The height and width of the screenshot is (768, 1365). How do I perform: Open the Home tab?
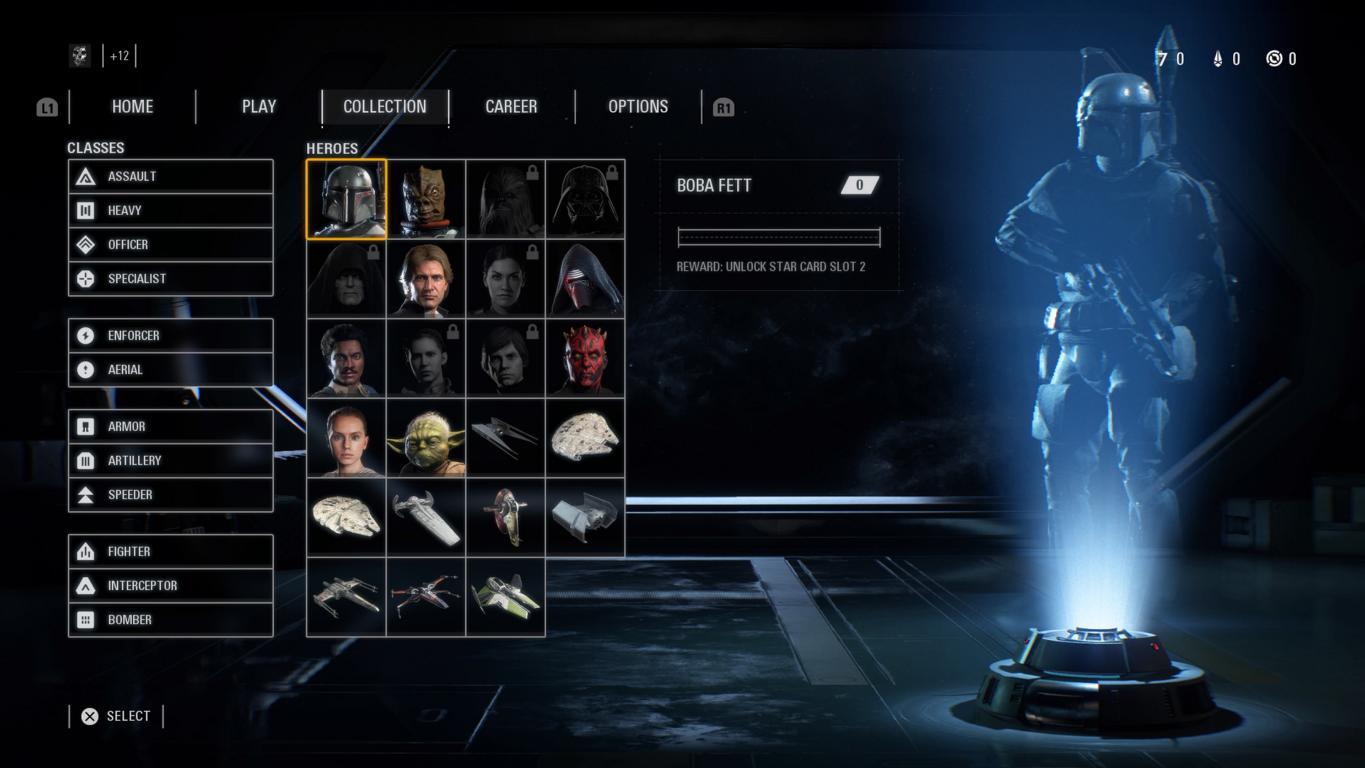point(132,107)
